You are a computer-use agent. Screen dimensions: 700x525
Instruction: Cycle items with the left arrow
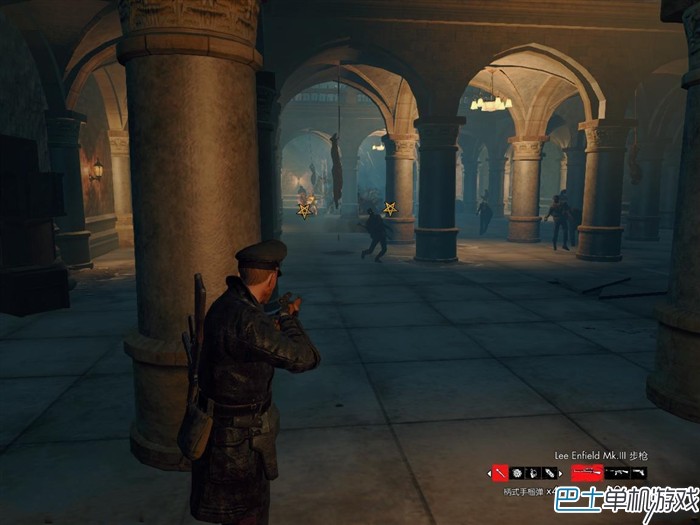coord(489,472)
